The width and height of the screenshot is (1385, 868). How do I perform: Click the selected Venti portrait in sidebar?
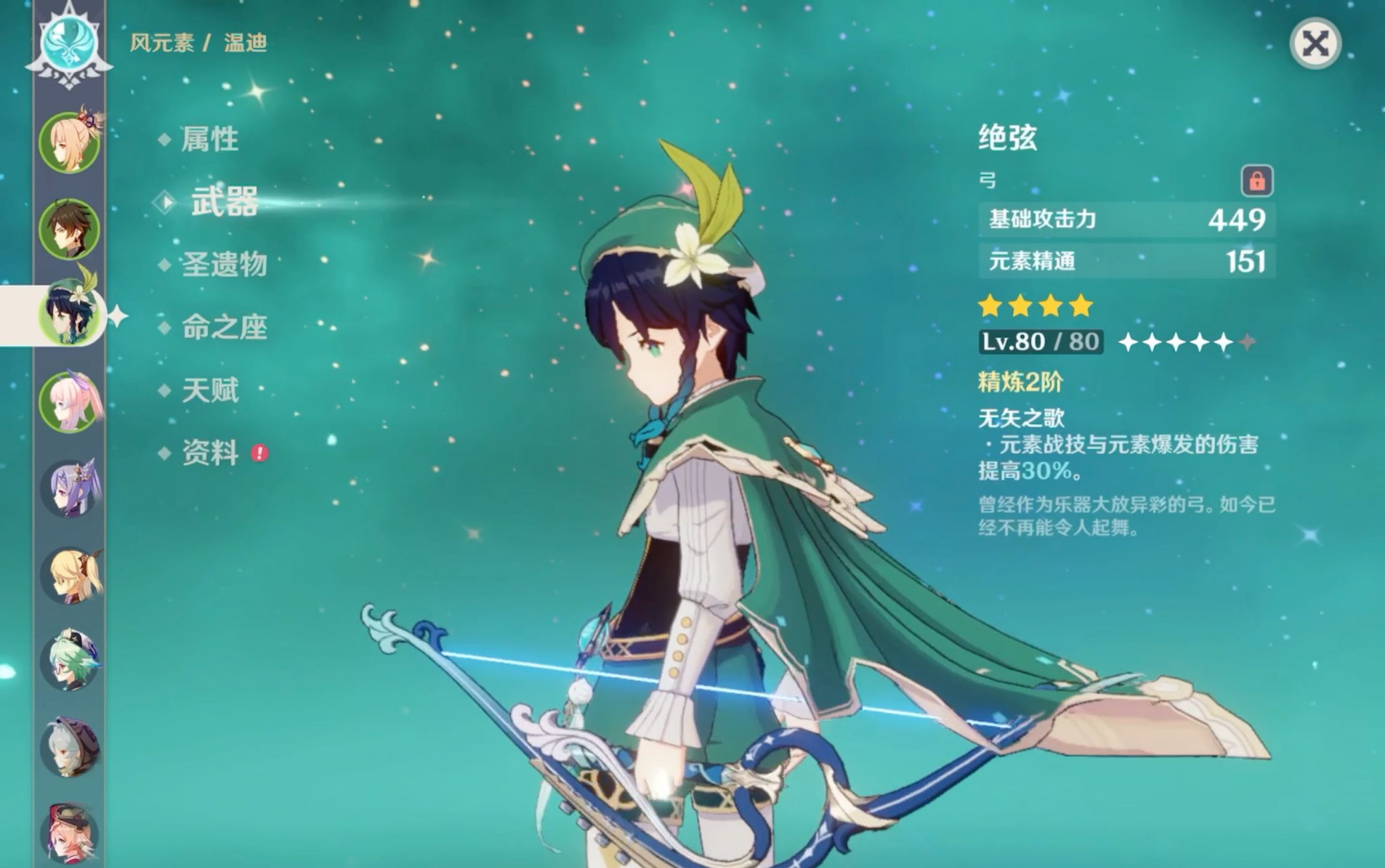70,315
